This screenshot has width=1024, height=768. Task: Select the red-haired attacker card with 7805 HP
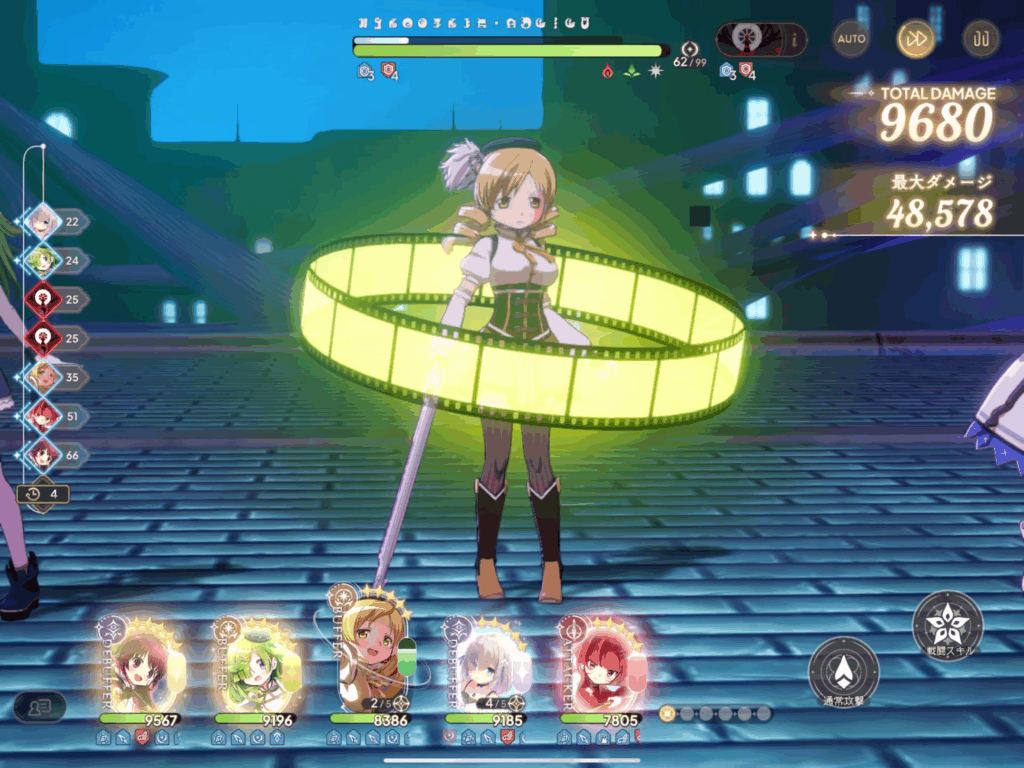[602, 668]
